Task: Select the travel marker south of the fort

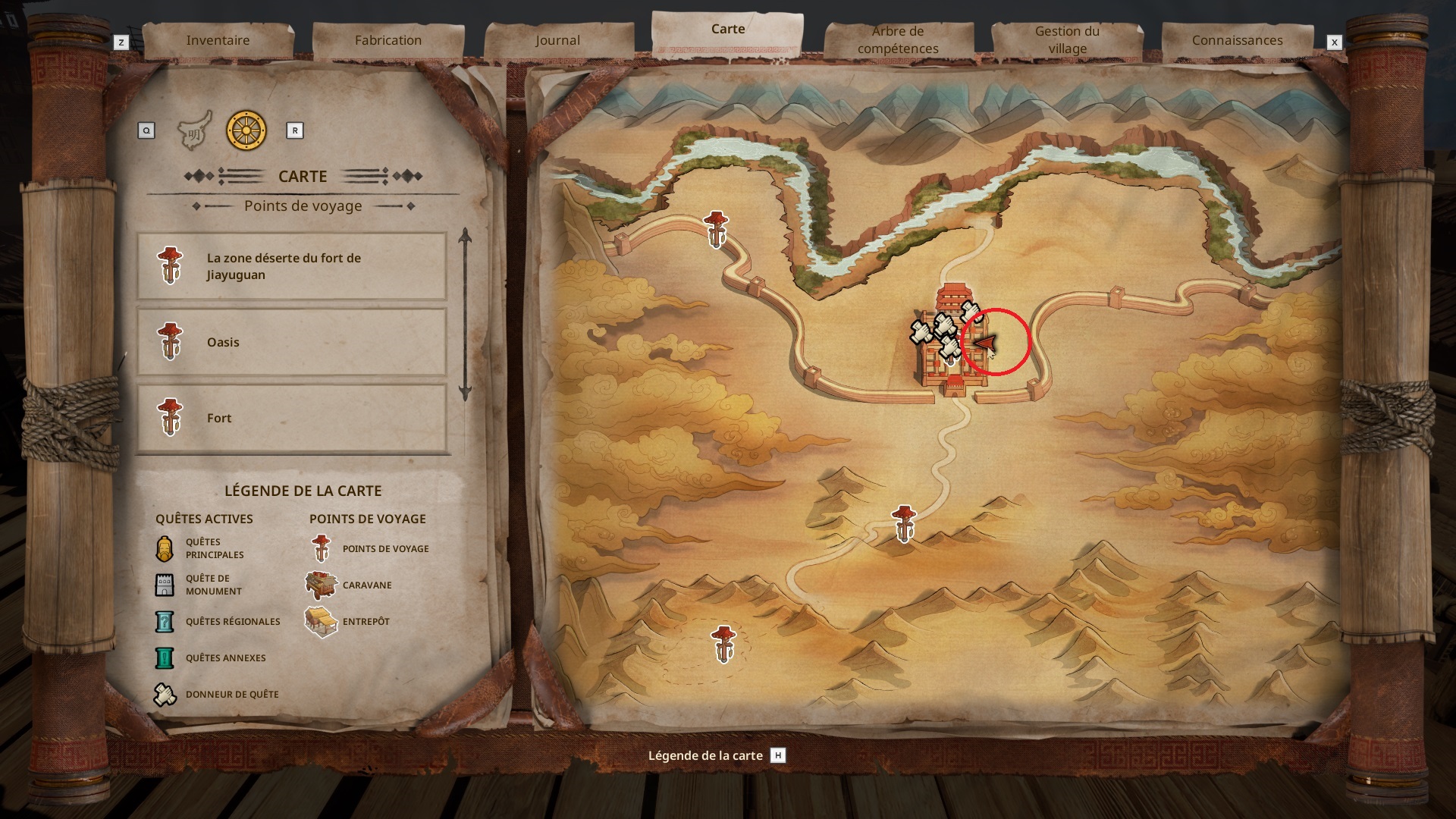Action: pos(903,523)
